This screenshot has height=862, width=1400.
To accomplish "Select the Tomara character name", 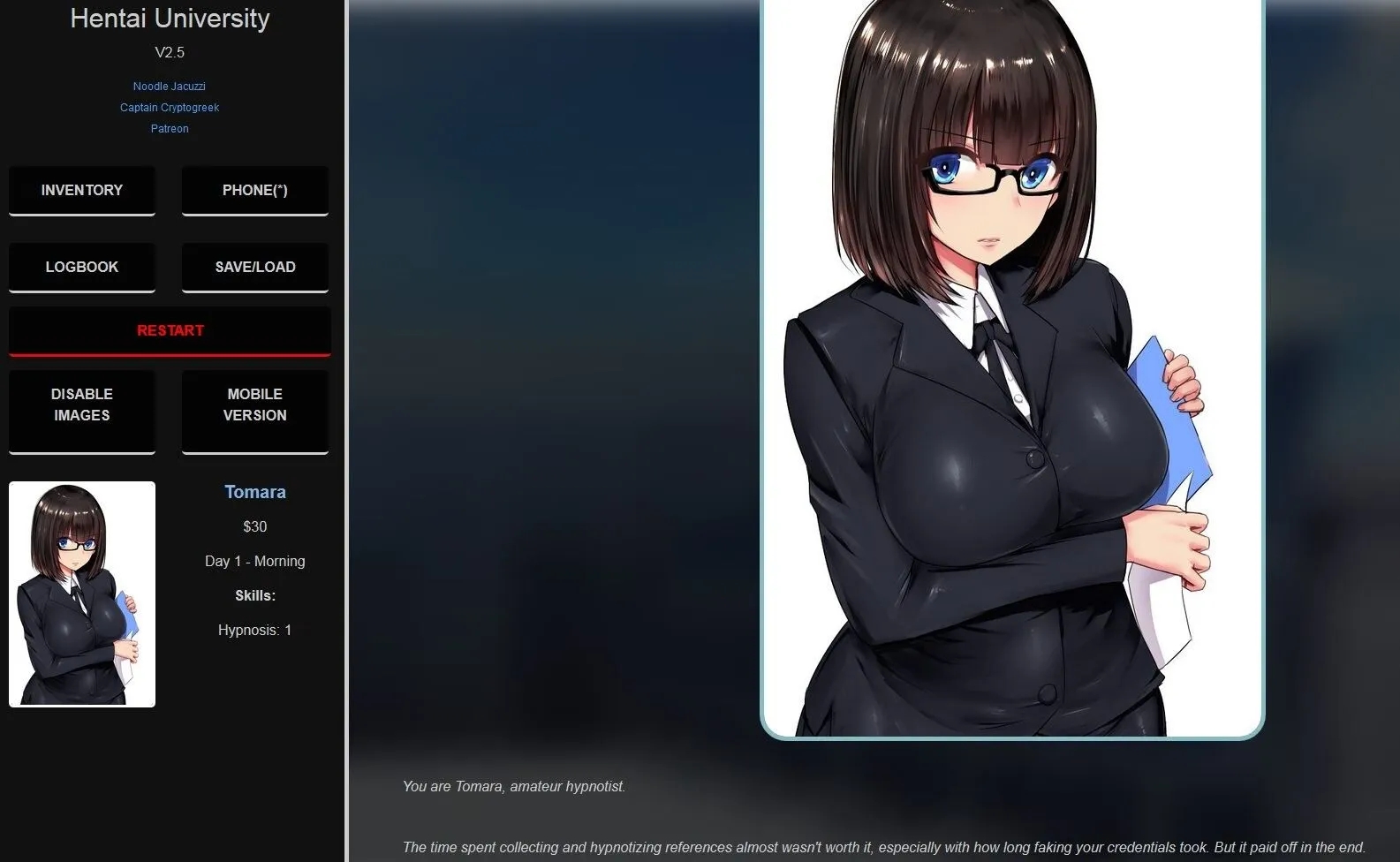I will click(254, 491).
